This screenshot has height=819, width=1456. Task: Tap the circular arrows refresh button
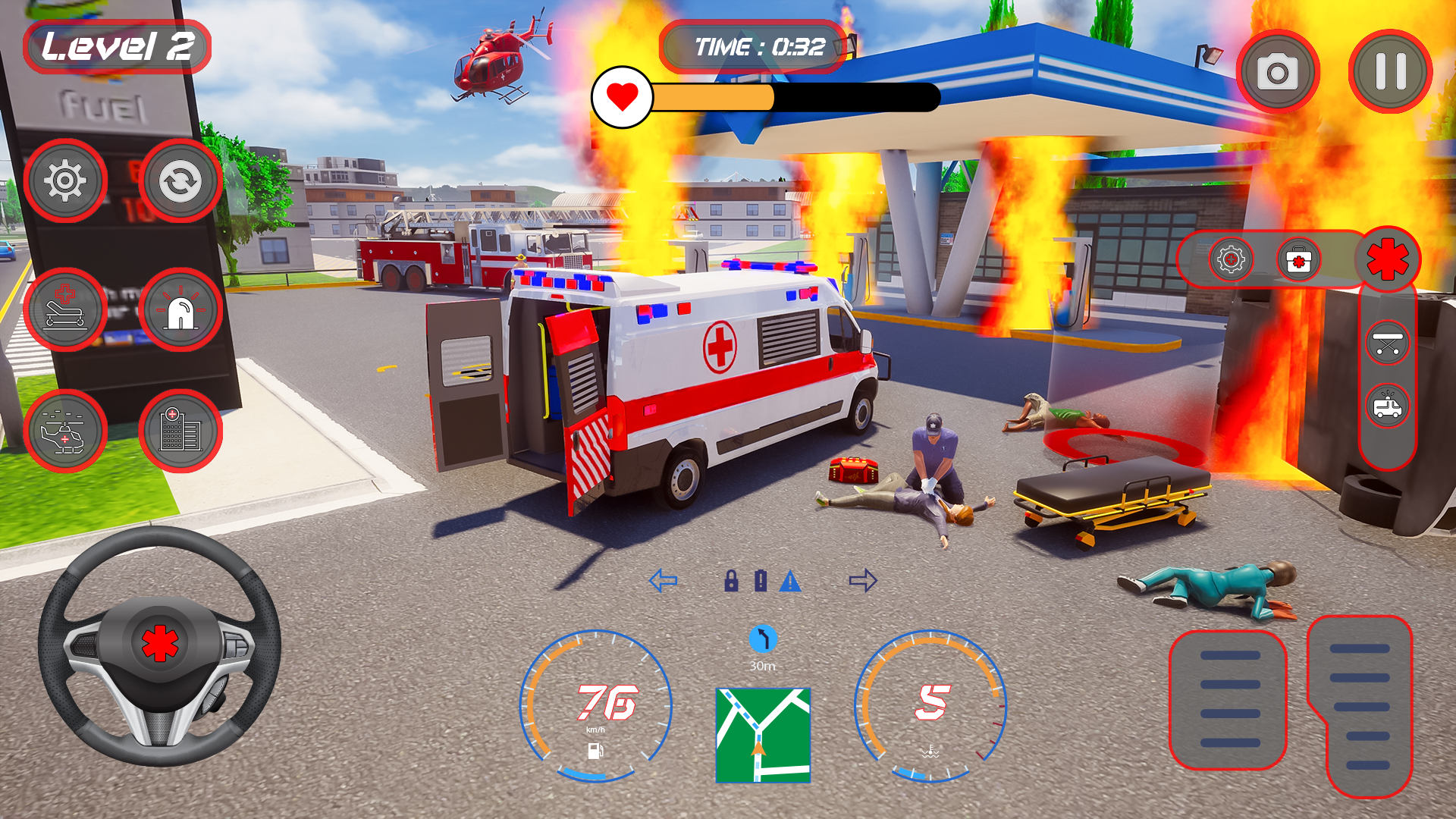[x=180, y=180]
